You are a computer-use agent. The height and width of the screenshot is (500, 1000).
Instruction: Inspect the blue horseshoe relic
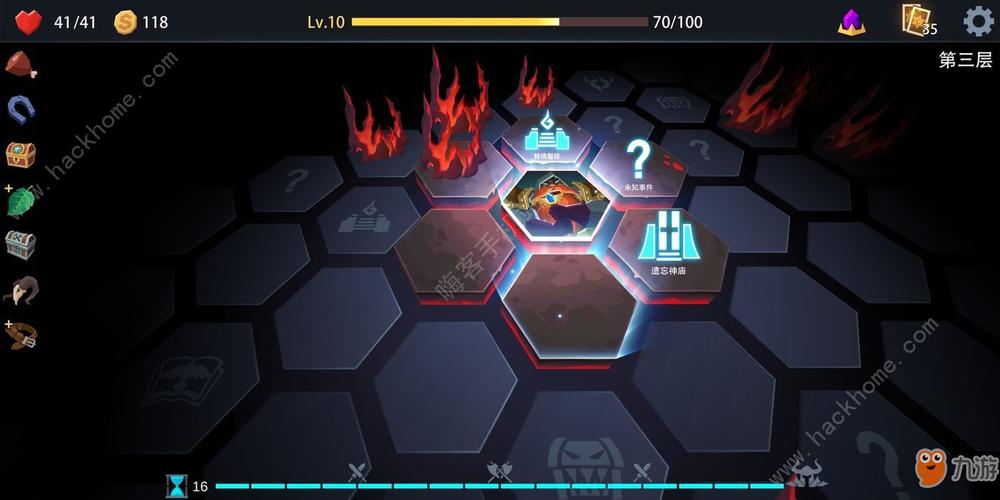click(x=20, y=108)
